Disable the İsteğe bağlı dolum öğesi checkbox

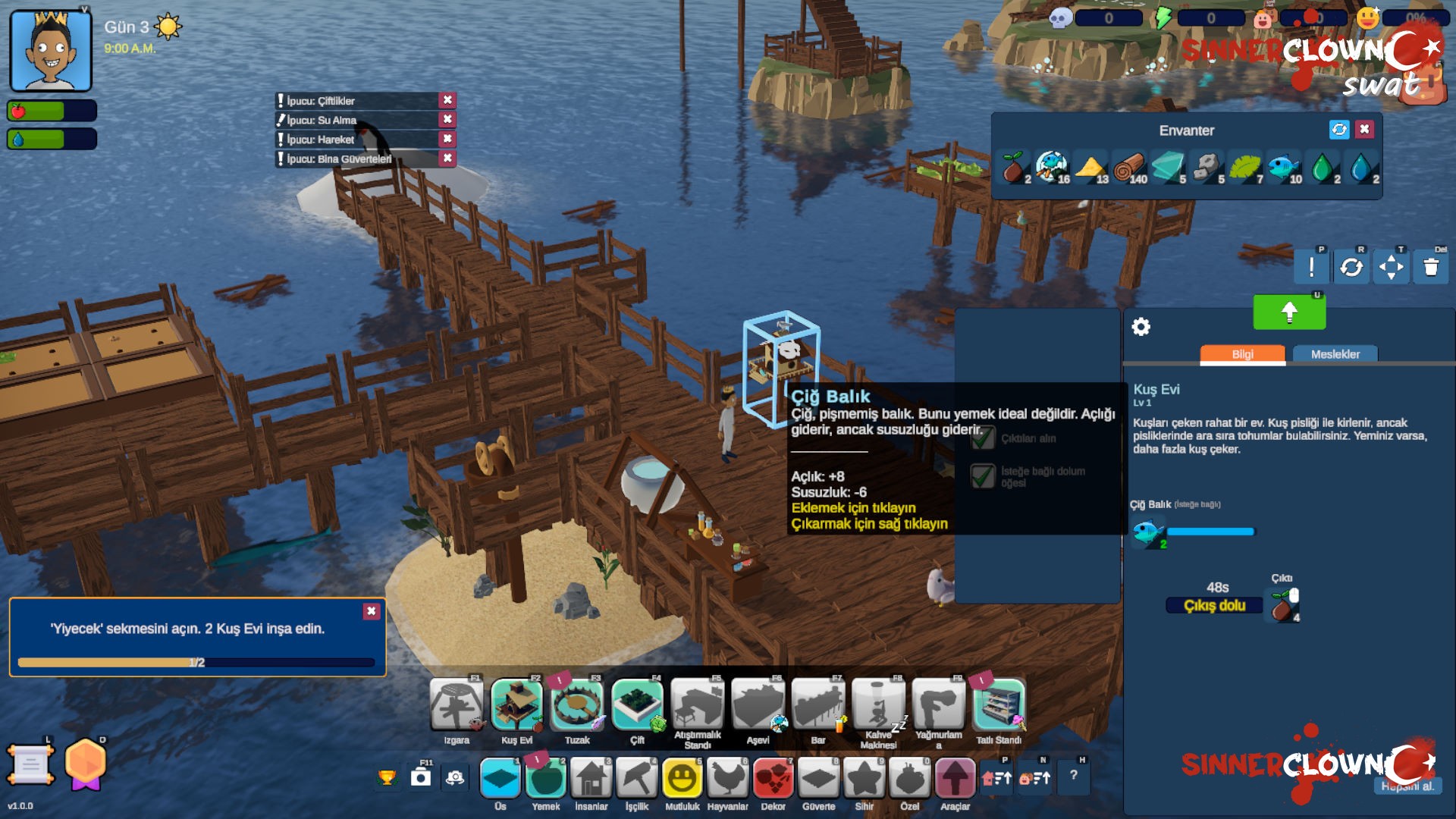pyautogui.click(x=984, y=477)
